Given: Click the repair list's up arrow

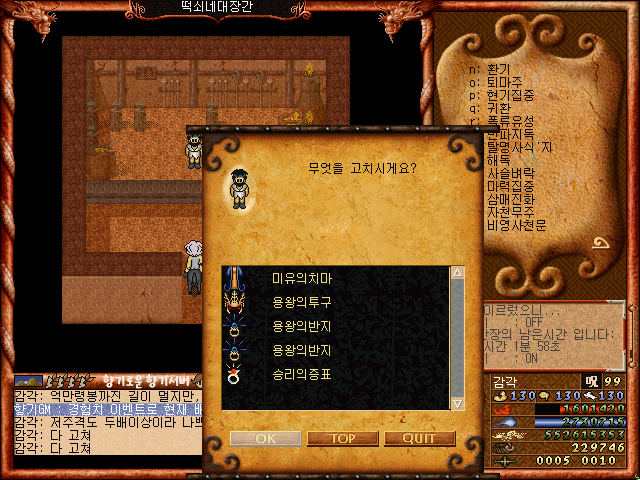Looking at the screenshot, I should pyautogui.click(x=458, y=273).
